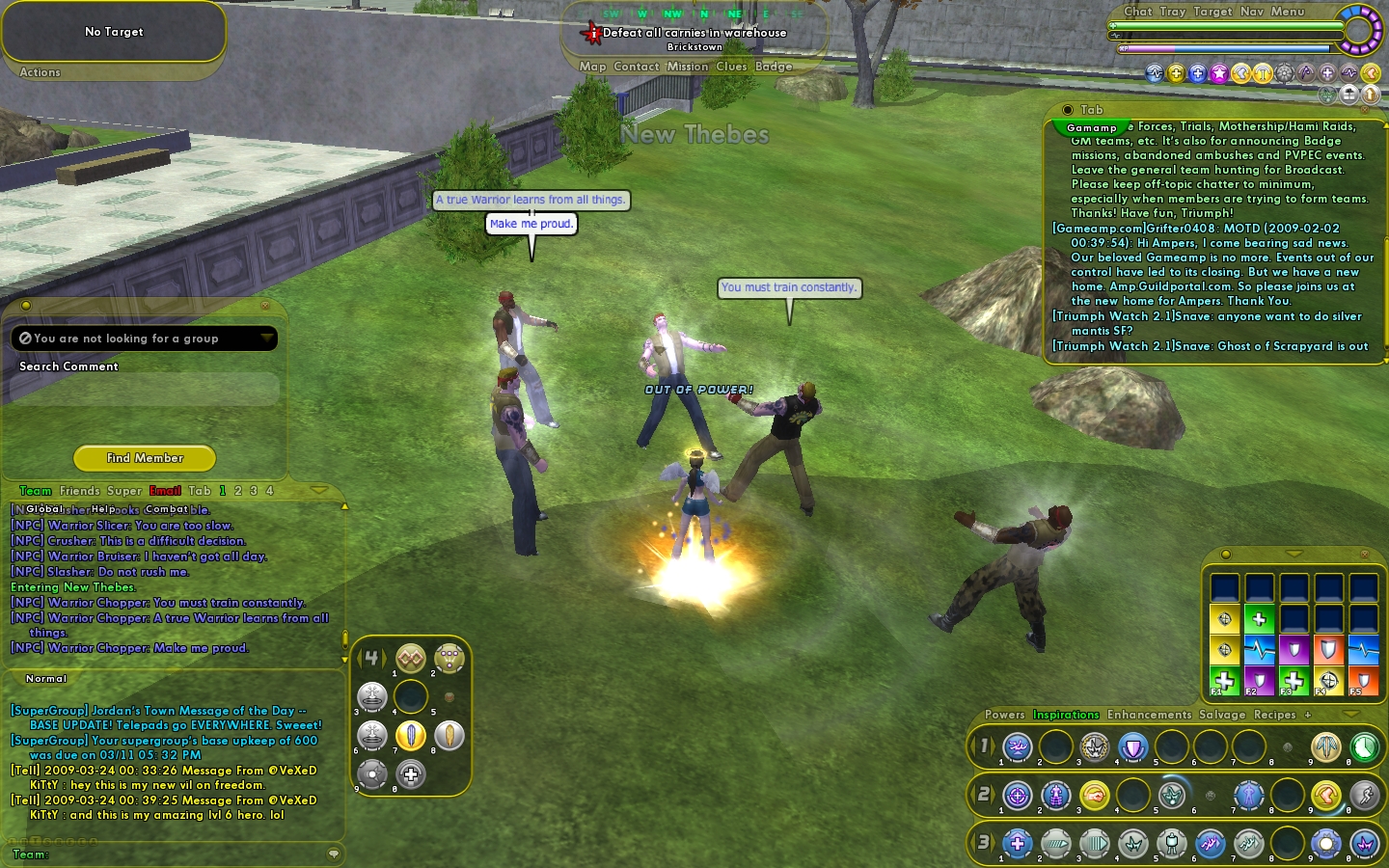Viewport: 1389px width, 868px height.
Task: Switch to the Super group tab
Action: 124,491
